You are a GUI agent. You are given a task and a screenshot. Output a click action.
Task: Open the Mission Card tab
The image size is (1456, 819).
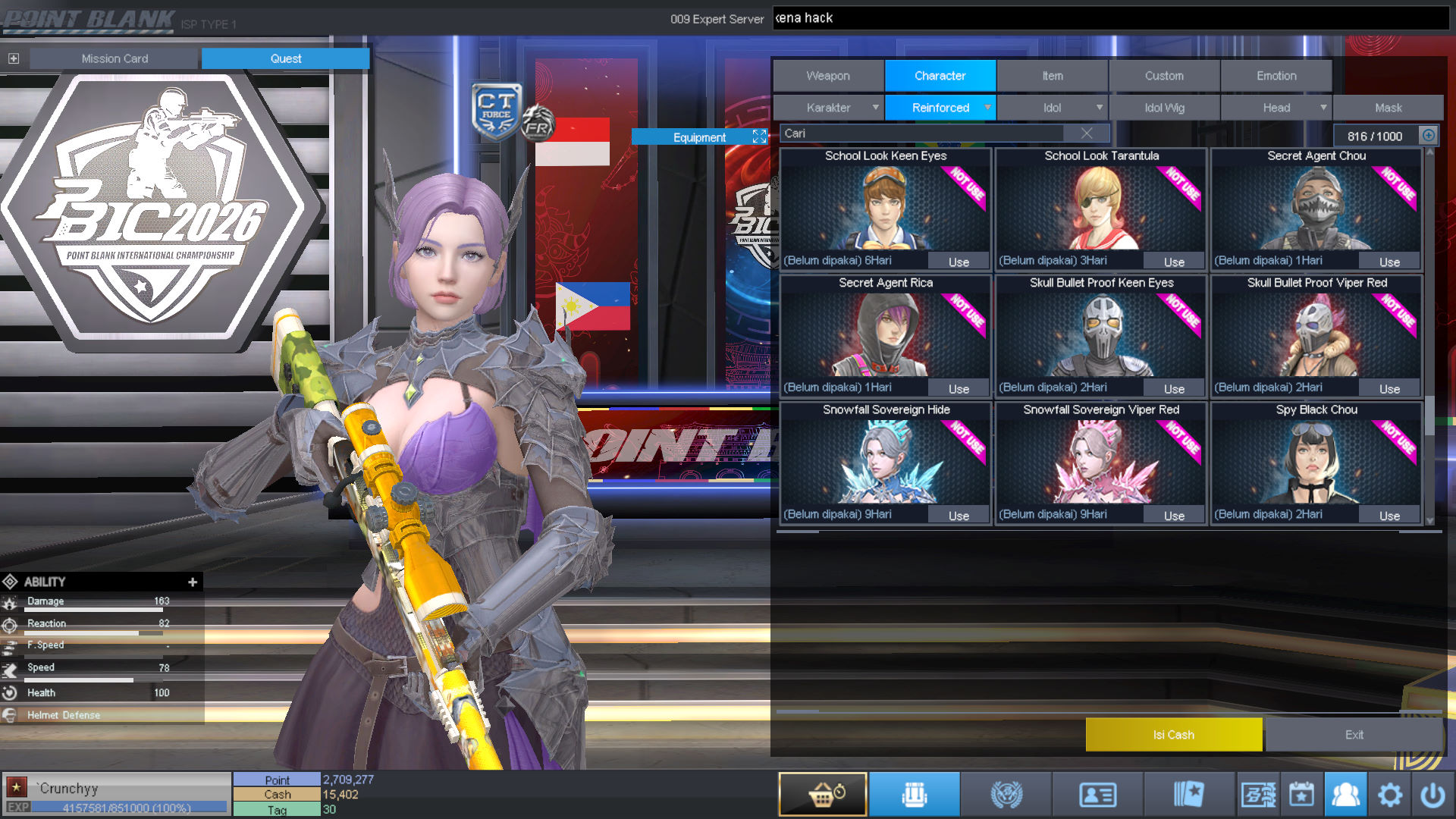click(115, 58)
